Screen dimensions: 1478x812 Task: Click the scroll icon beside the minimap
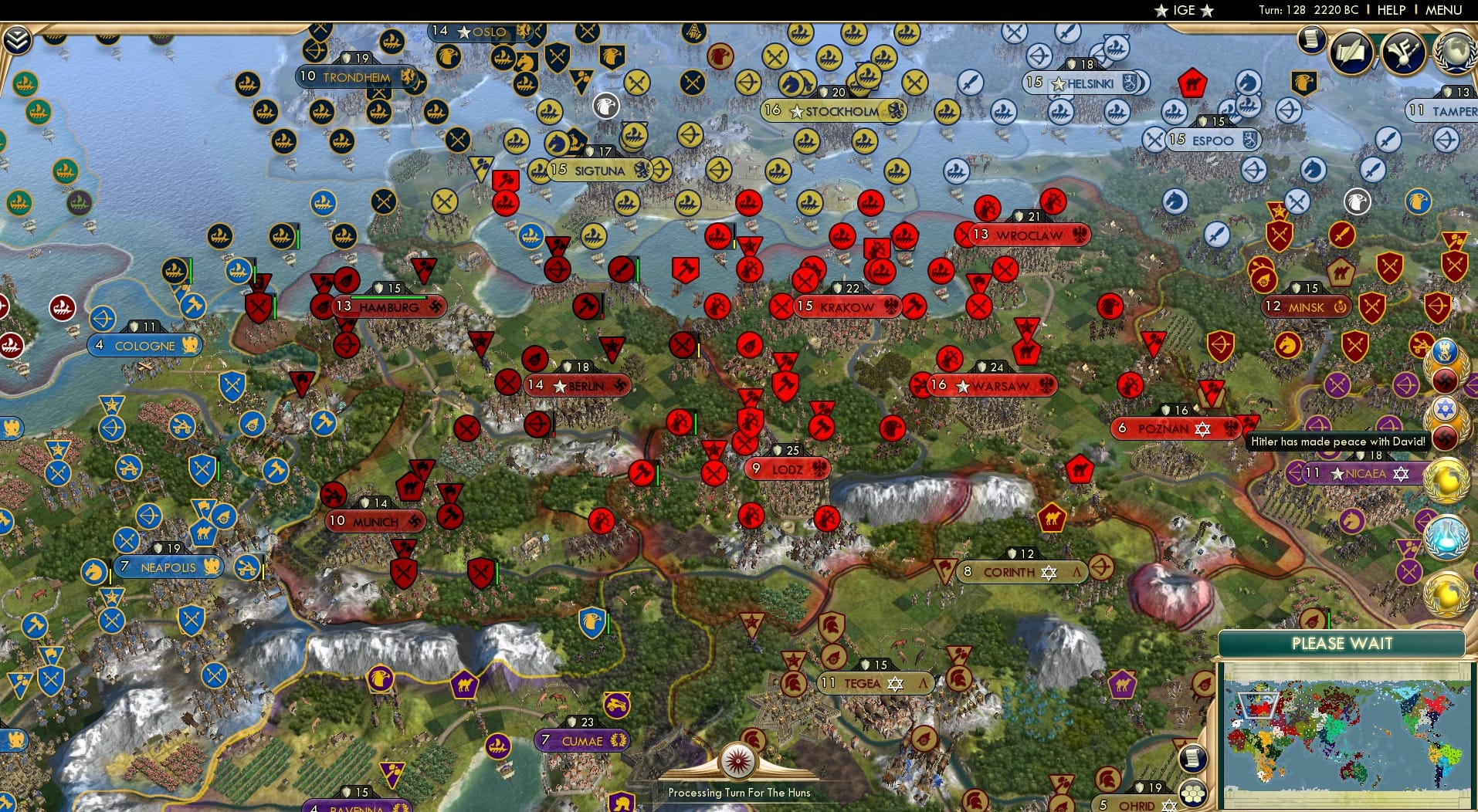(1192, 759)
